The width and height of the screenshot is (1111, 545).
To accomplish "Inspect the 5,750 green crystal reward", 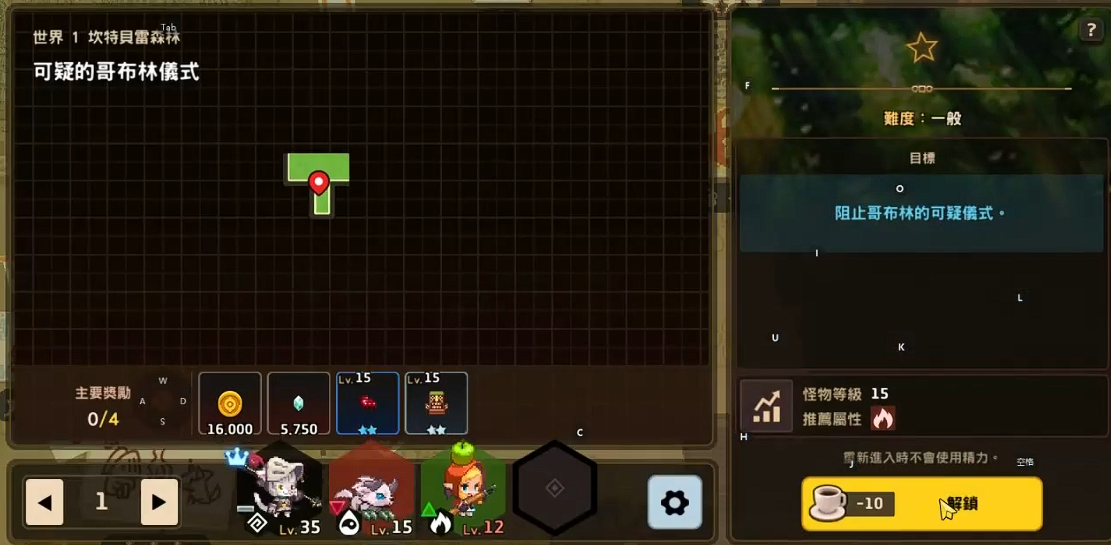I will (x=299, y=404).
